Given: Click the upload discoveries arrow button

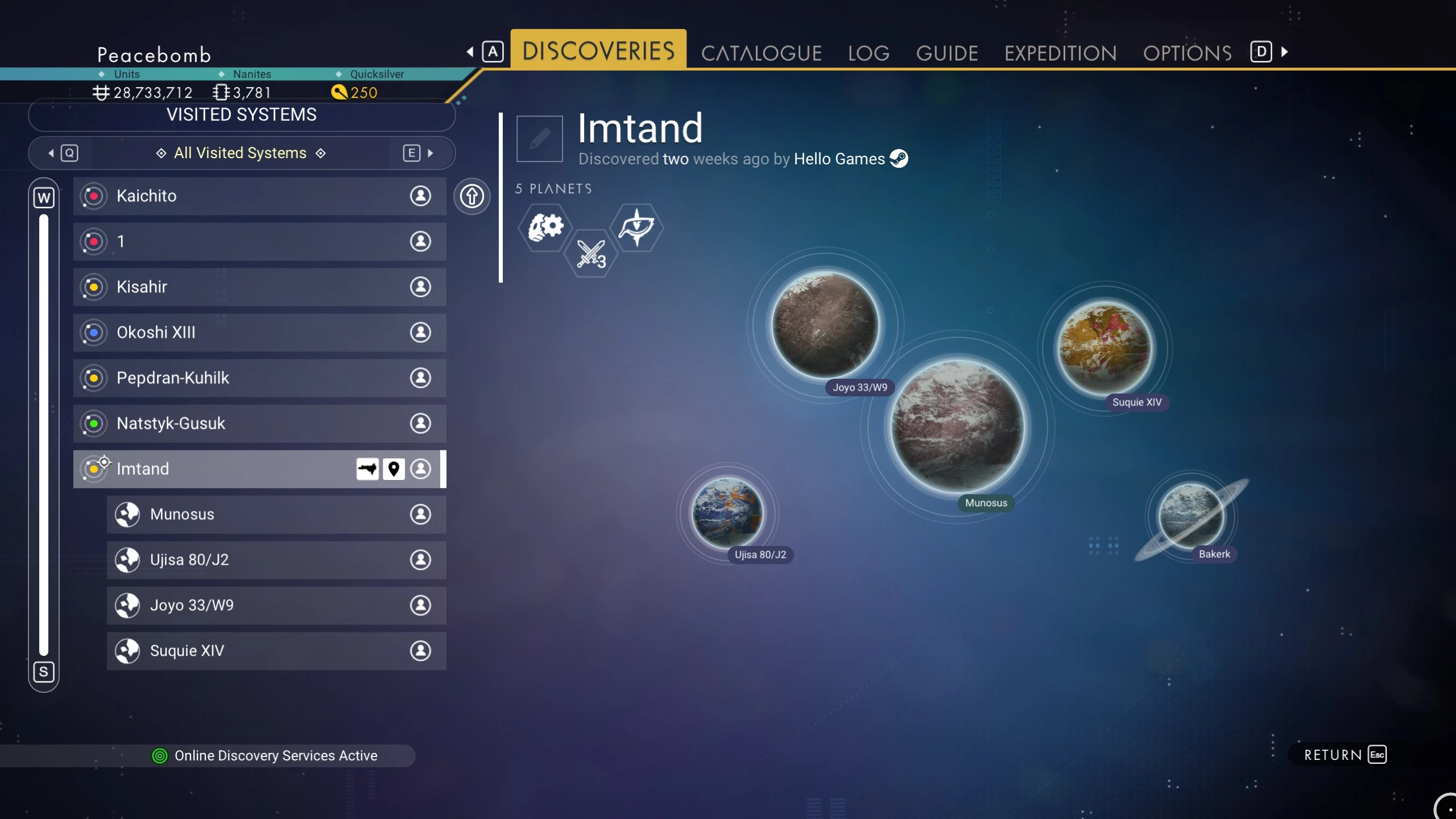Looking at the screenshot, I should pyautogui.click(x=471, y=197).
